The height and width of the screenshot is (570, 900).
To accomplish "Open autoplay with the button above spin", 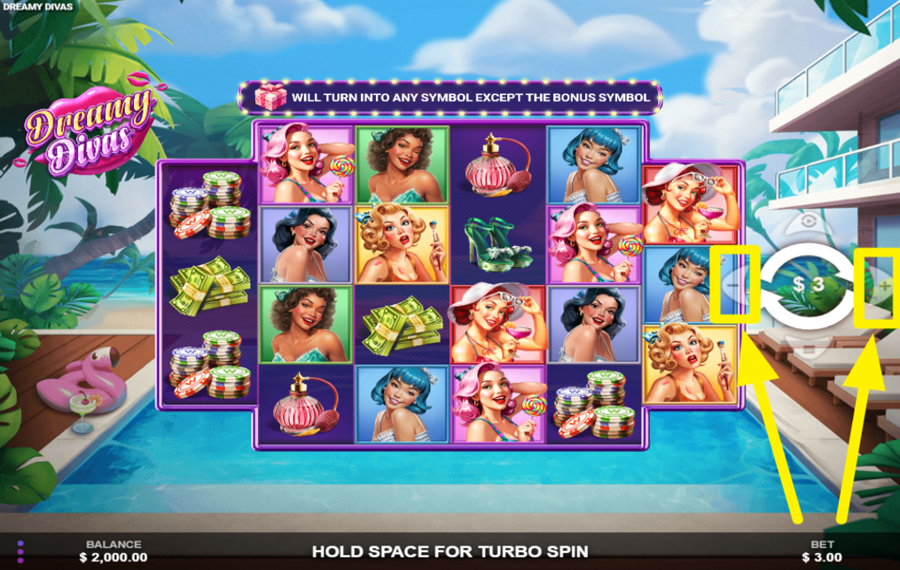I will (808, 222).
